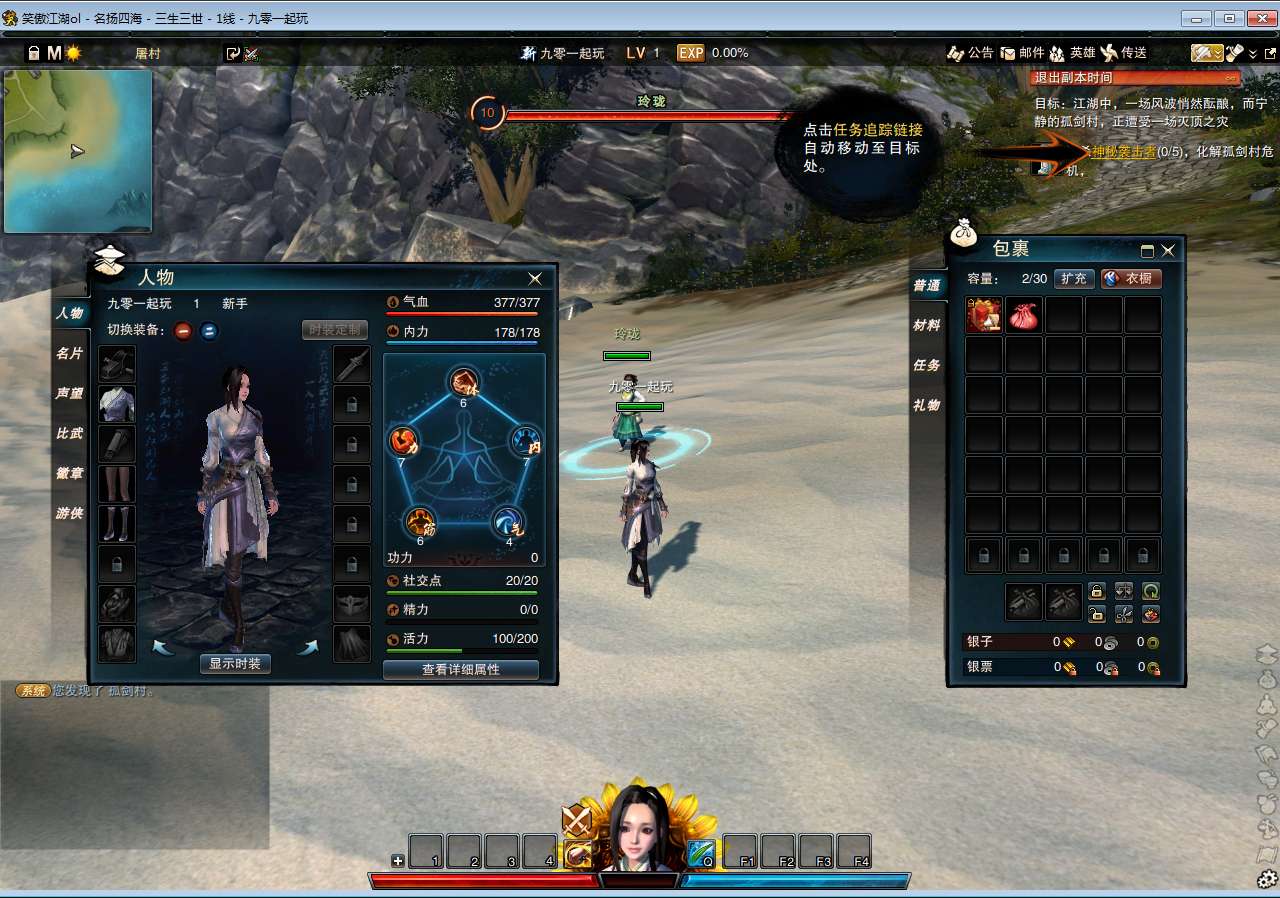
Task: Minimize the game window
Action: click(x=1196, y=17)
